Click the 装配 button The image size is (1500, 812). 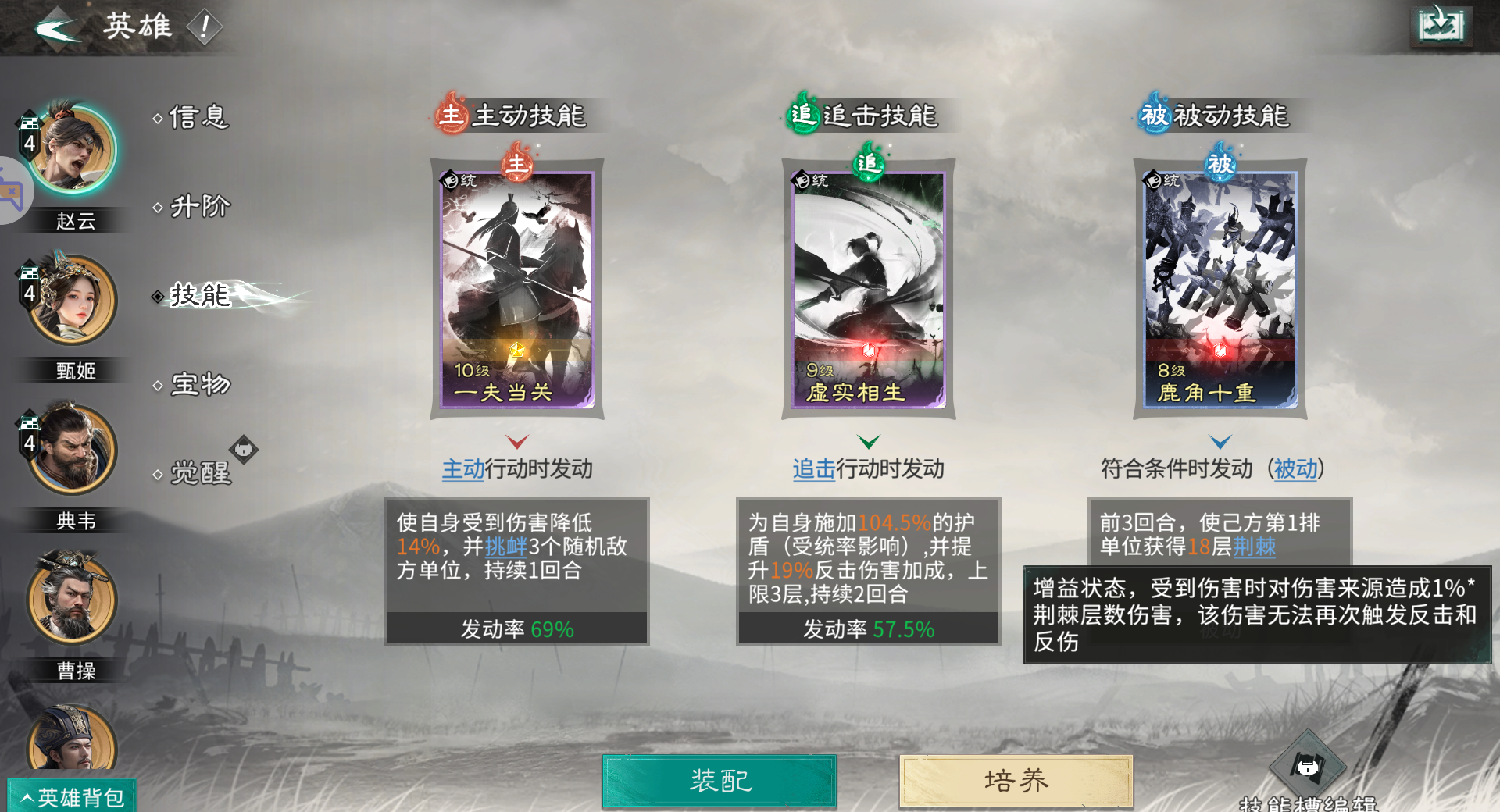[718, 779]
